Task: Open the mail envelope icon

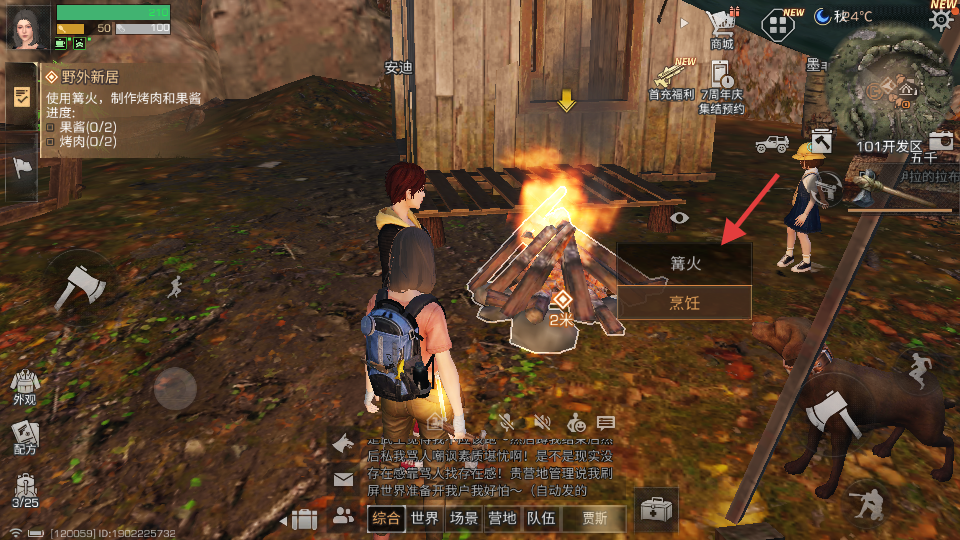Action: point(343,480)
